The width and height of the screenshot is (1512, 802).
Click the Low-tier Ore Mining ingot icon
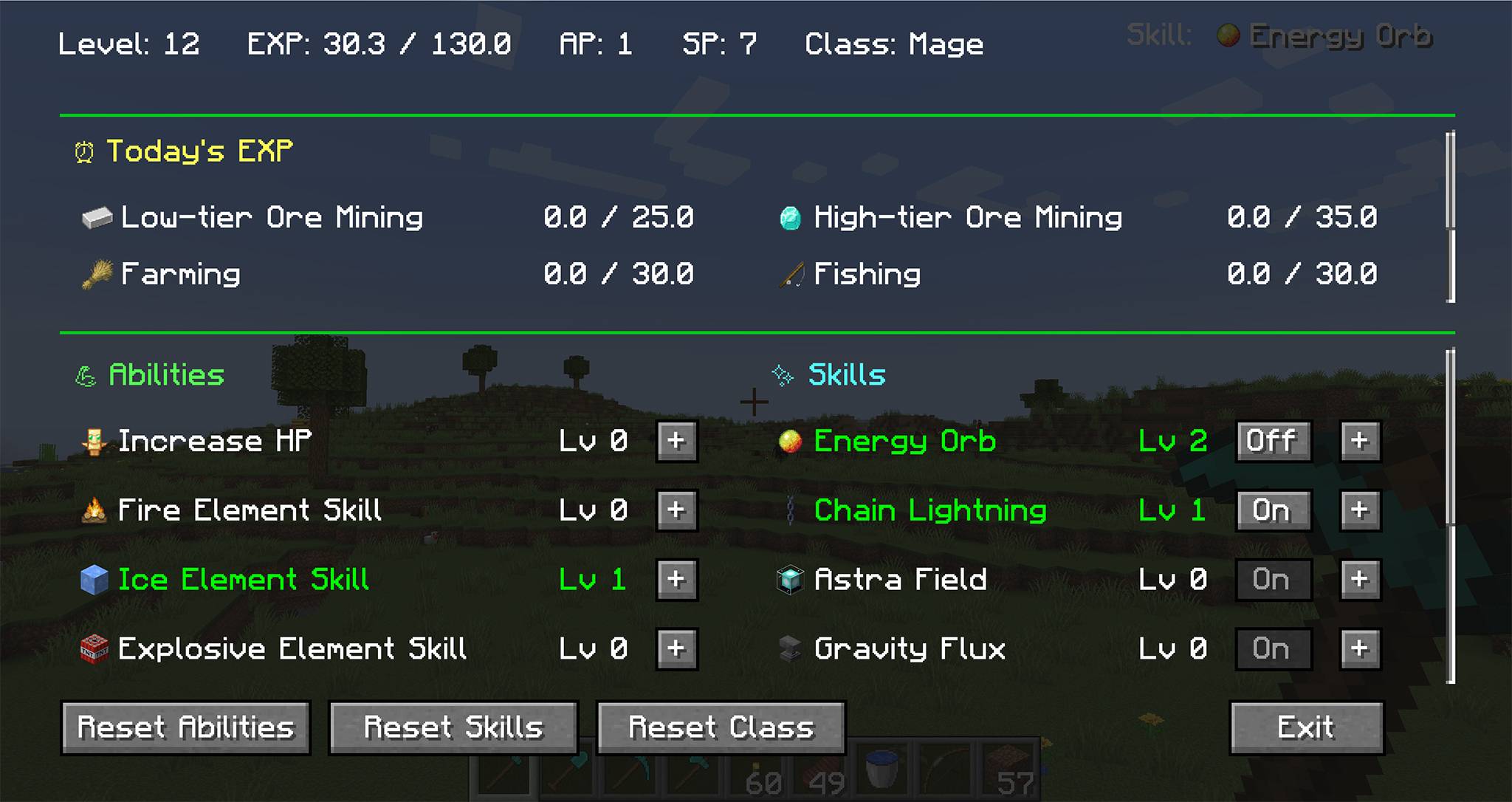pos(96,217)
